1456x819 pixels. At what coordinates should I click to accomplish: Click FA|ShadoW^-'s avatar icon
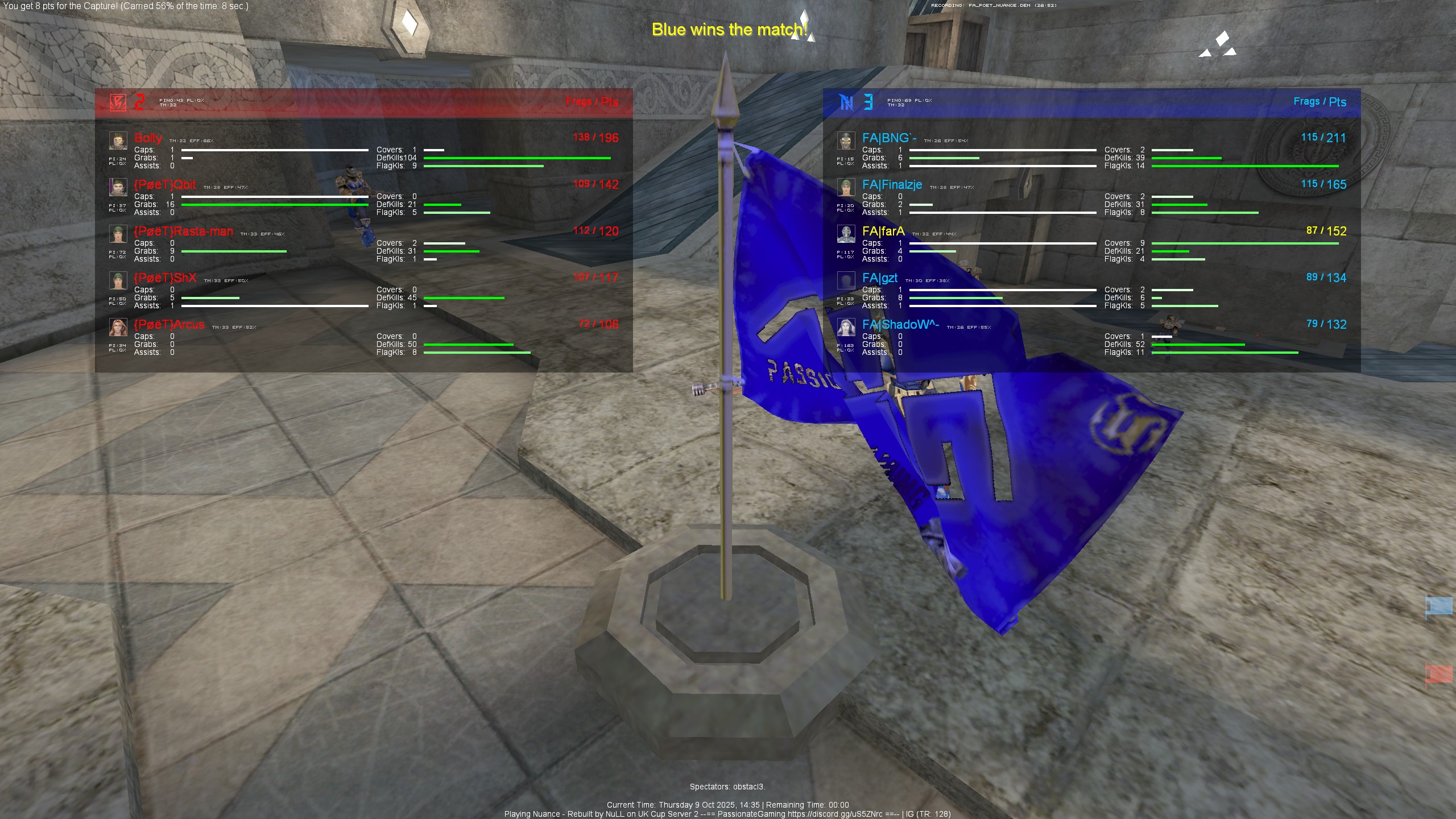click(847, 326)
